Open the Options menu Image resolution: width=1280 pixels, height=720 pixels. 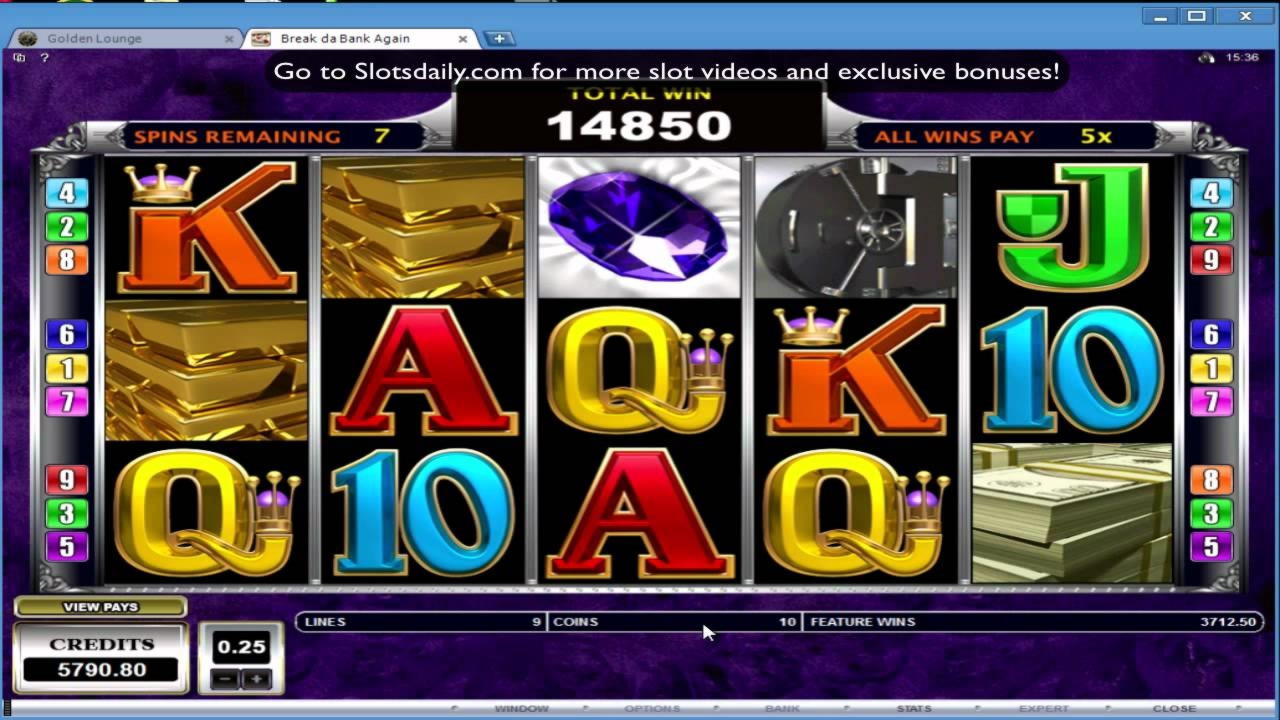coord(652,709)
